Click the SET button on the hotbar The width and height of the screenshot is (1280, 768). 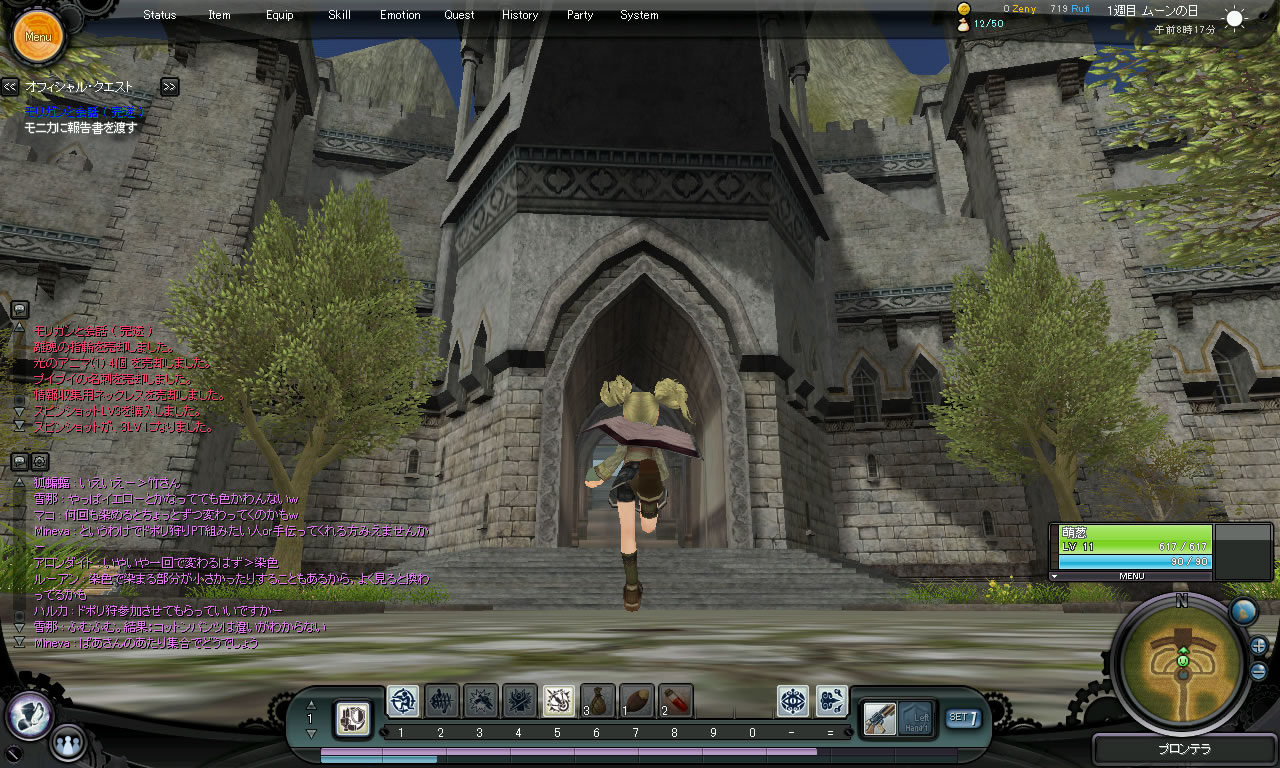tap(963, 717)
